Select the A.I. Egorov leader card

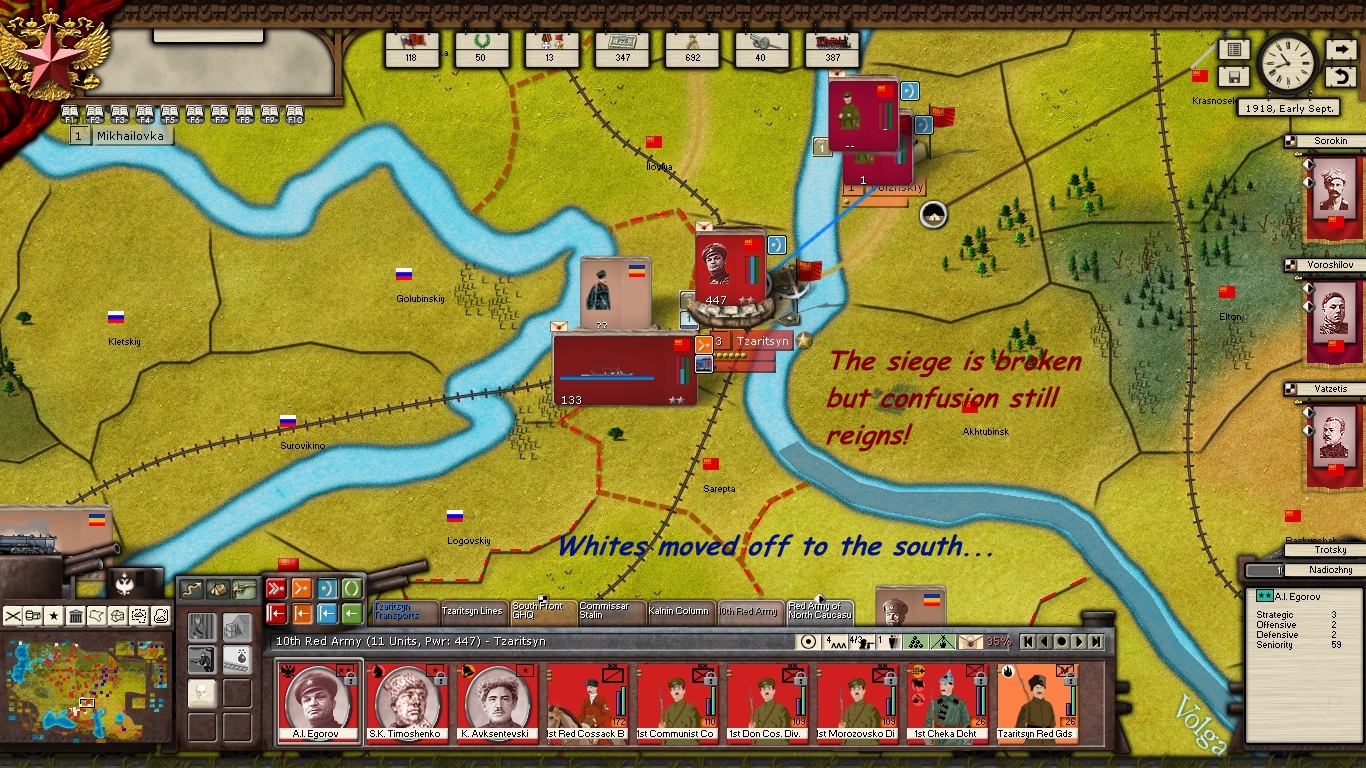pyautogui.click(x=316, y=702)
